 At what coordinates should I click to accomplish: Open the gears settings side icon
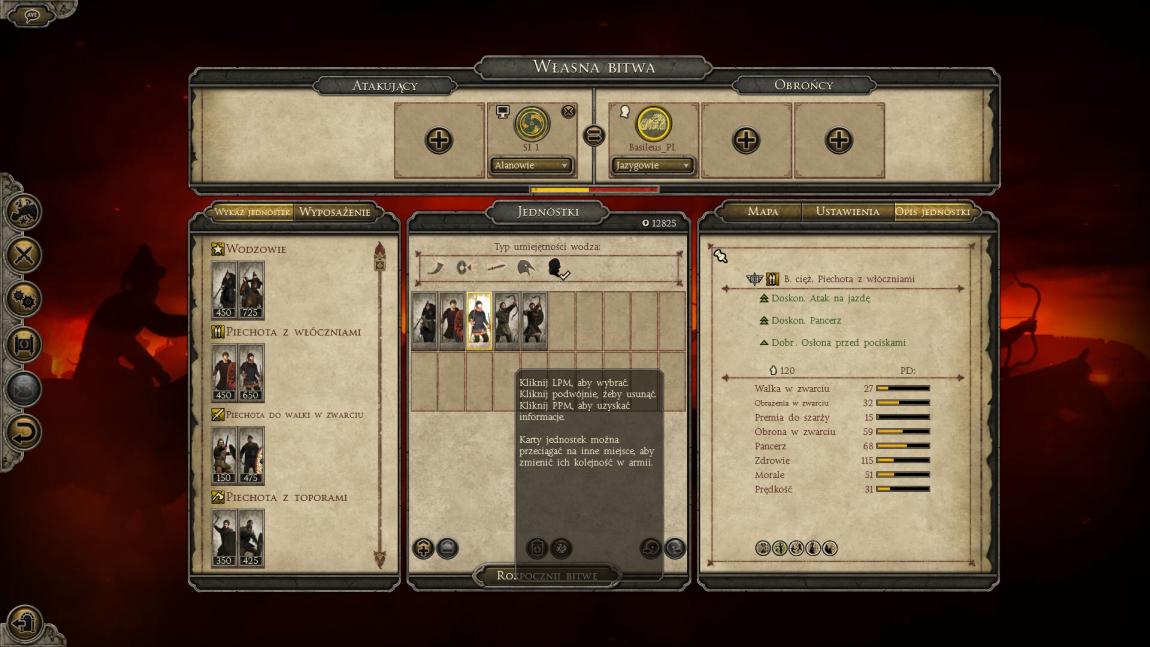pyautogui.click(x=24, y=298)
